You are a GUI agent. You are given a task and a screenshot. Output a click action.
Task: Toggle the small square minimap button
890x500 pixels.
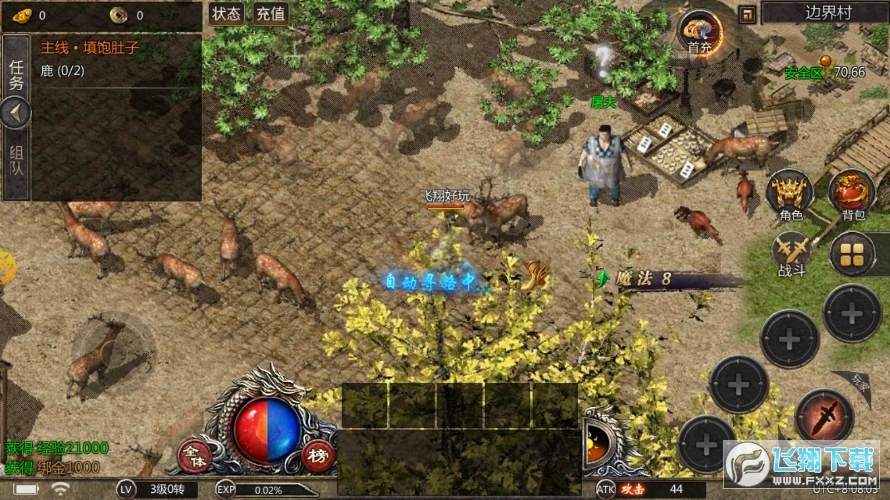(747, 13)
